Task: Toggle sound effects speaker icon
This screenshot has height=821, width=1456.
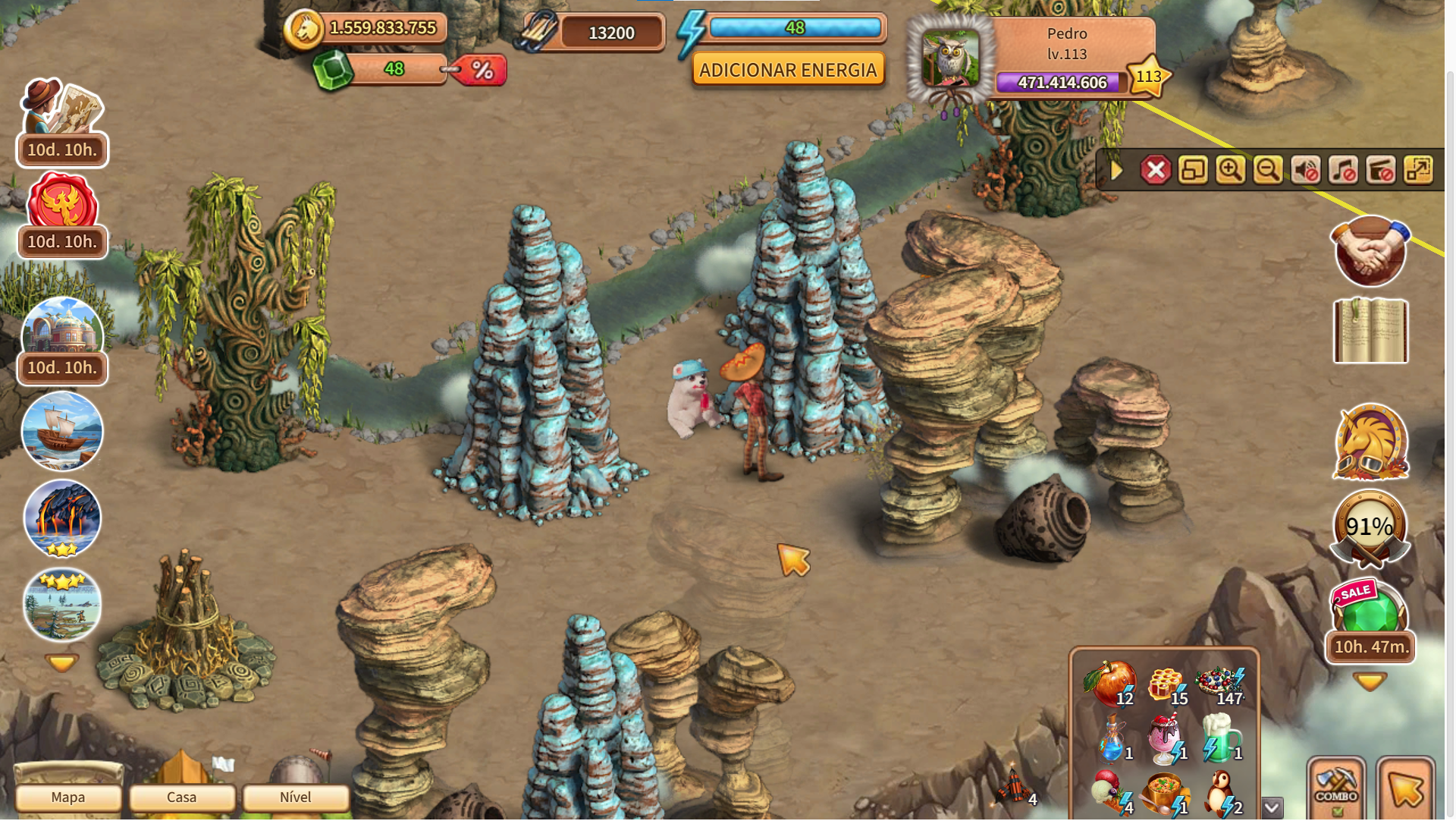Action: [1305, 170]
